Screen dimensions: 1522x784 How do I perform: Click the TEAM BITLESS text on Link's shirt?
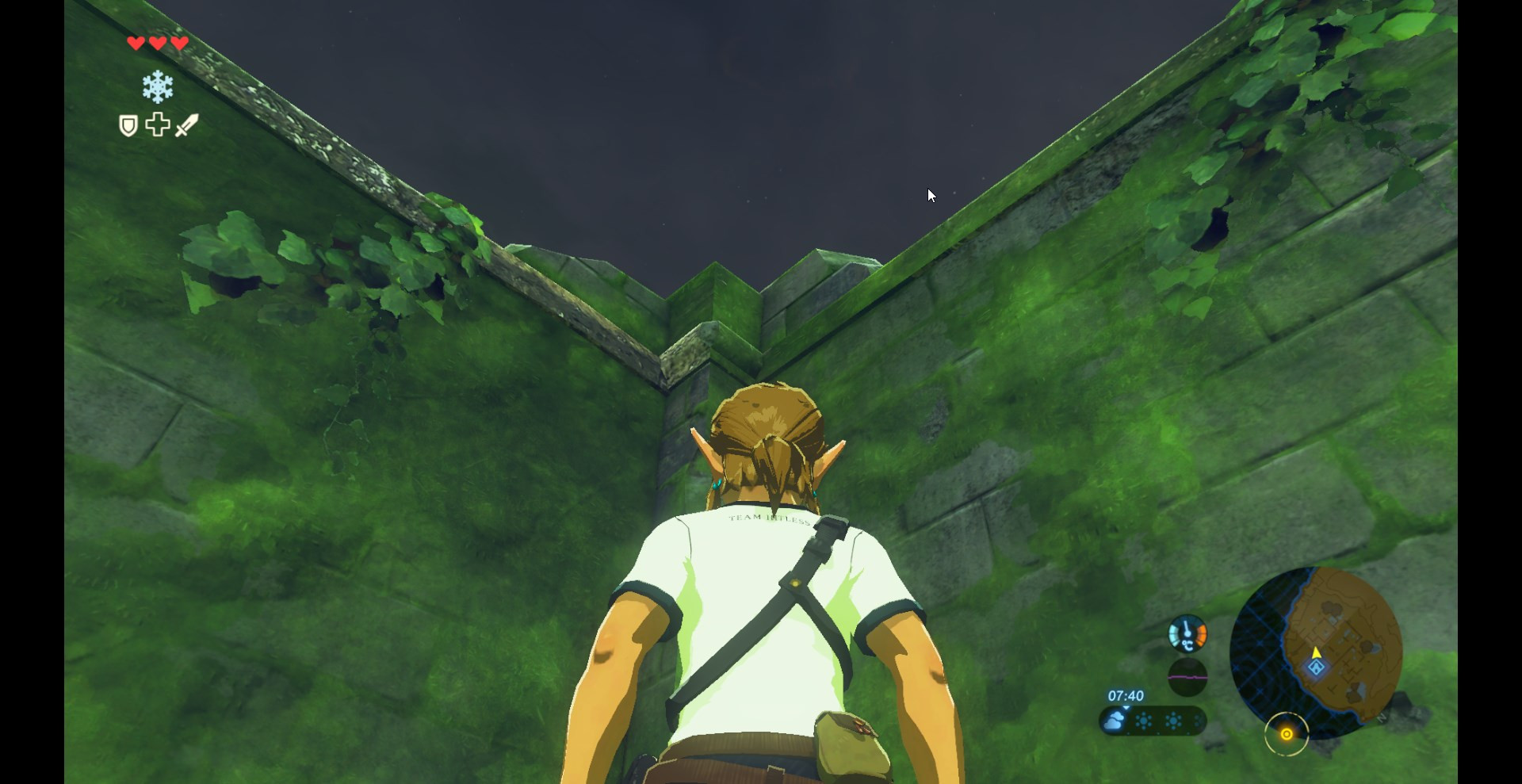(767, 520)
